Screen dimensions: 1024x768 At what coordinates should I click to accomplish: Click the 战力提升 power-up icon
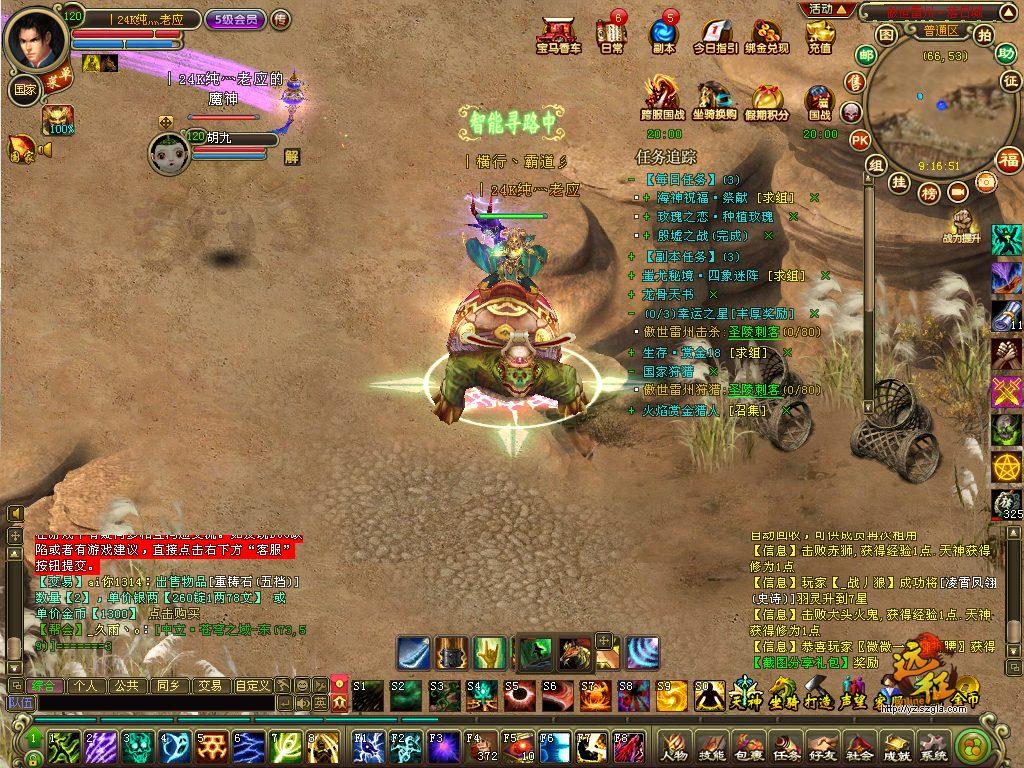962,226
